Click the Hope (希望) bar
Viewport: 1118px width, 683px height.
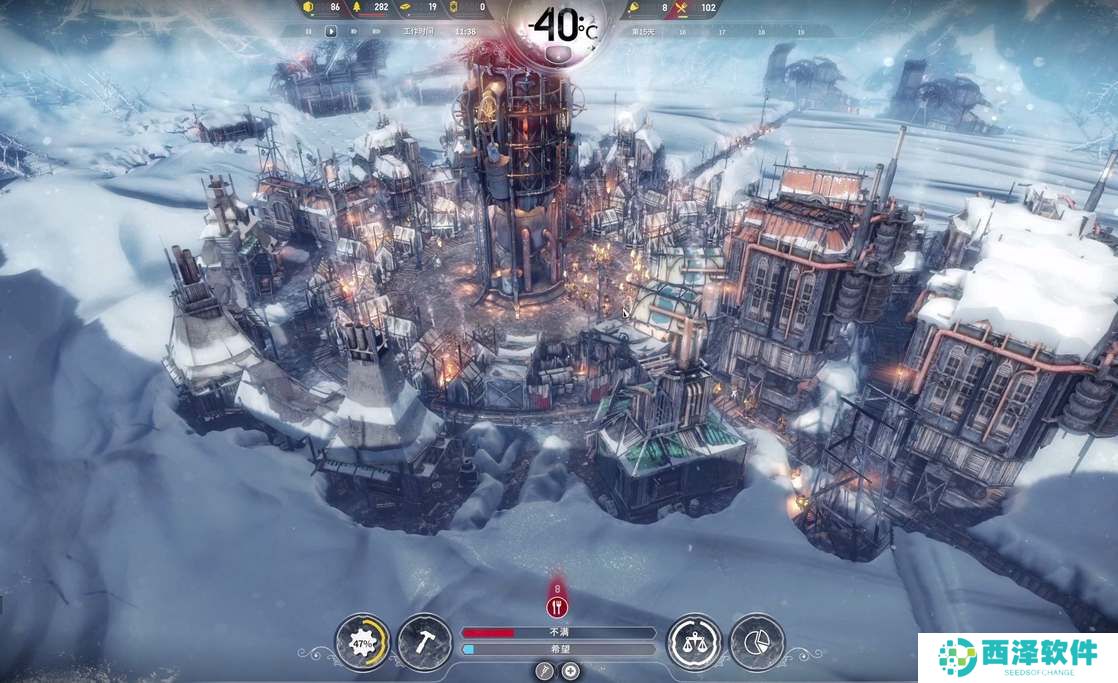pos(558,649)
